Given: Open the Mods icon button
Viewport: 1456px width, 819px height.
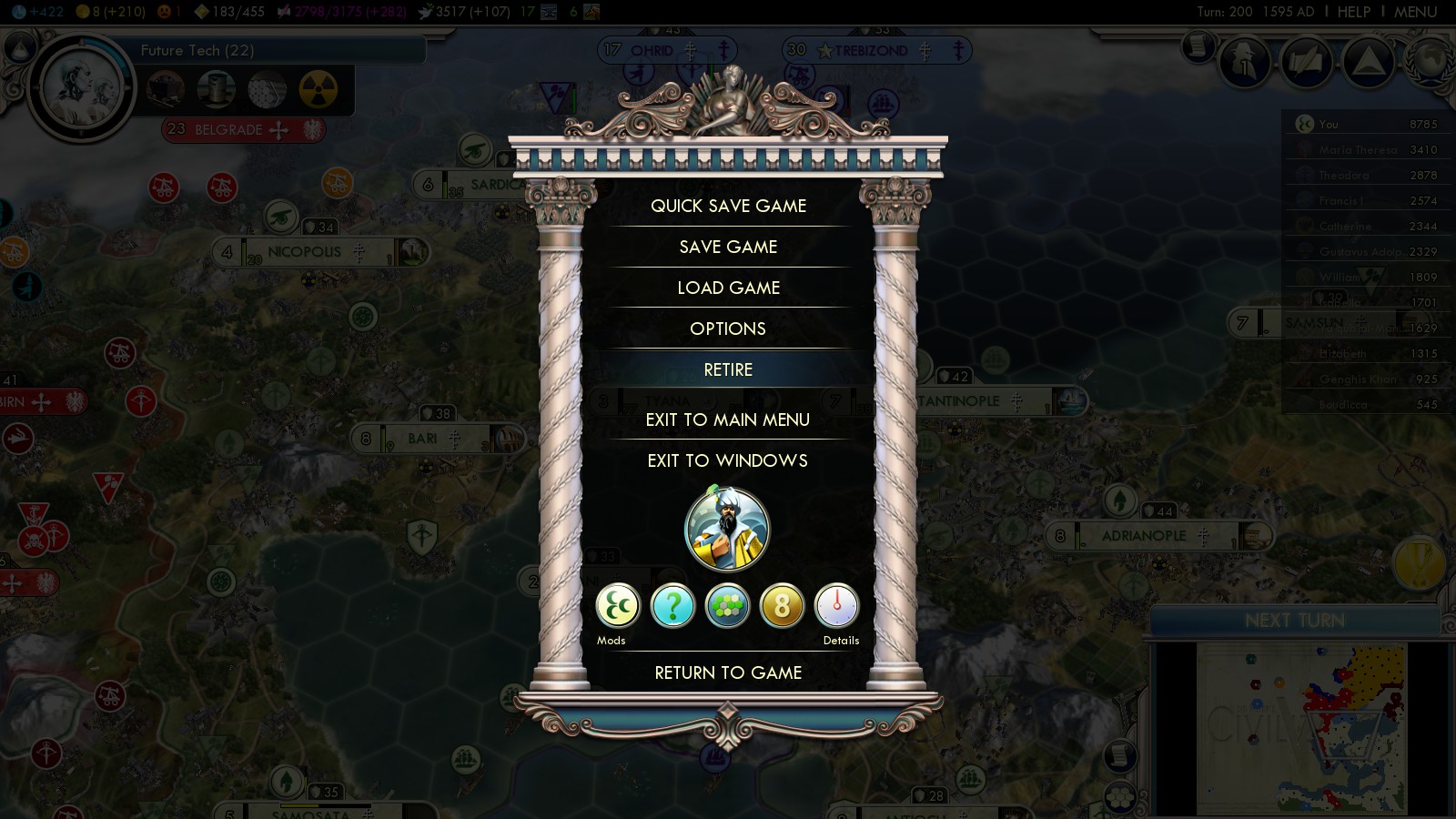Looking at the screenshot, I should click(x=618, y=606).
